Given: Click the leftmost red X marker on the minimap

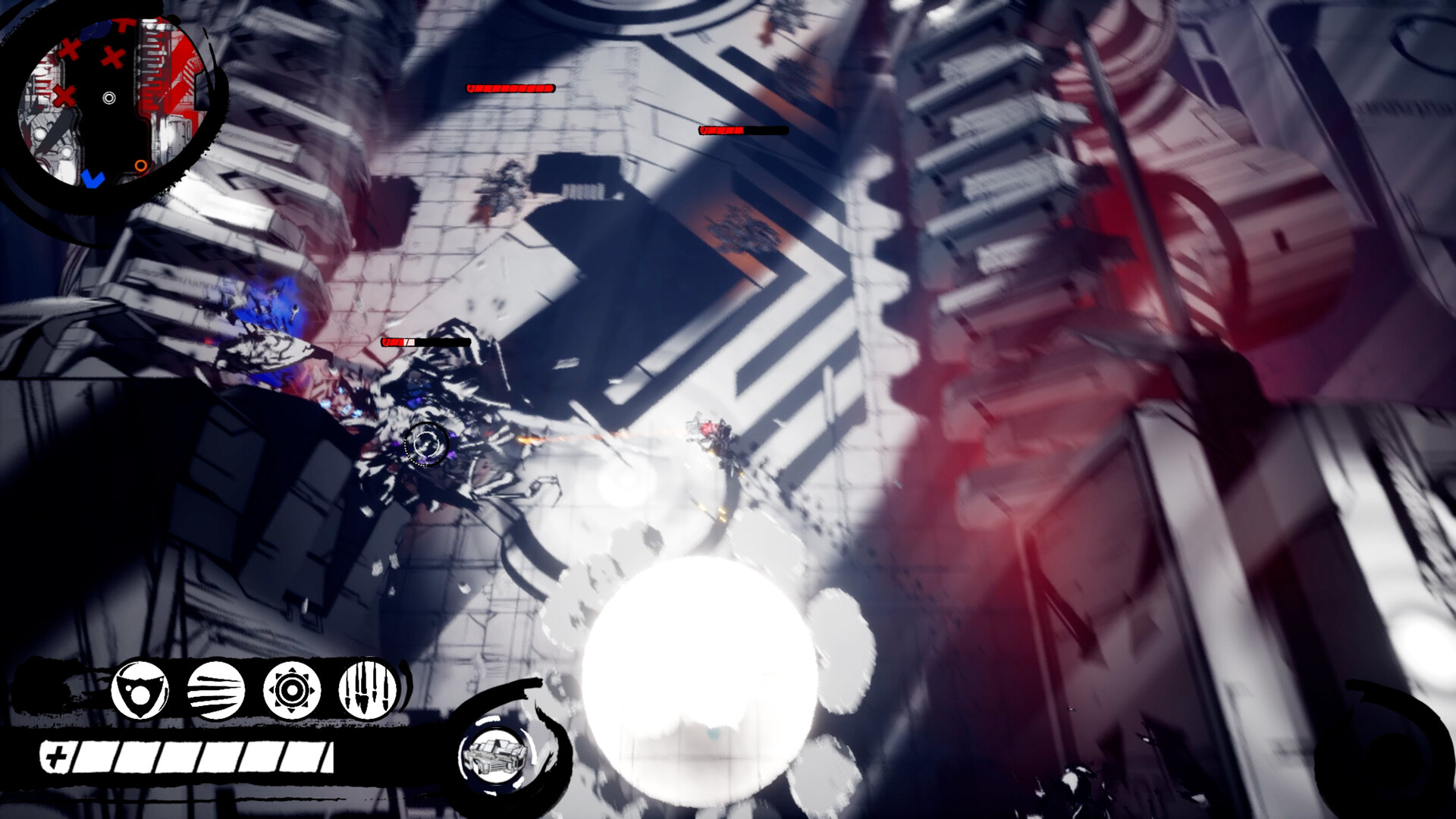Looking at the screenshot, I should pyautogui.click(x=64, y=96).
